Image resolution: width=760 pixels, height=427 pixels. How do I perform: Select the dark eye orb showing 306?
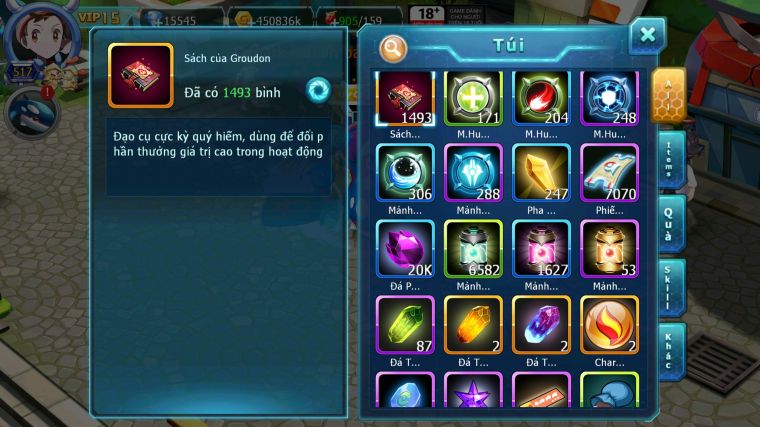click(x=405, y=173)
